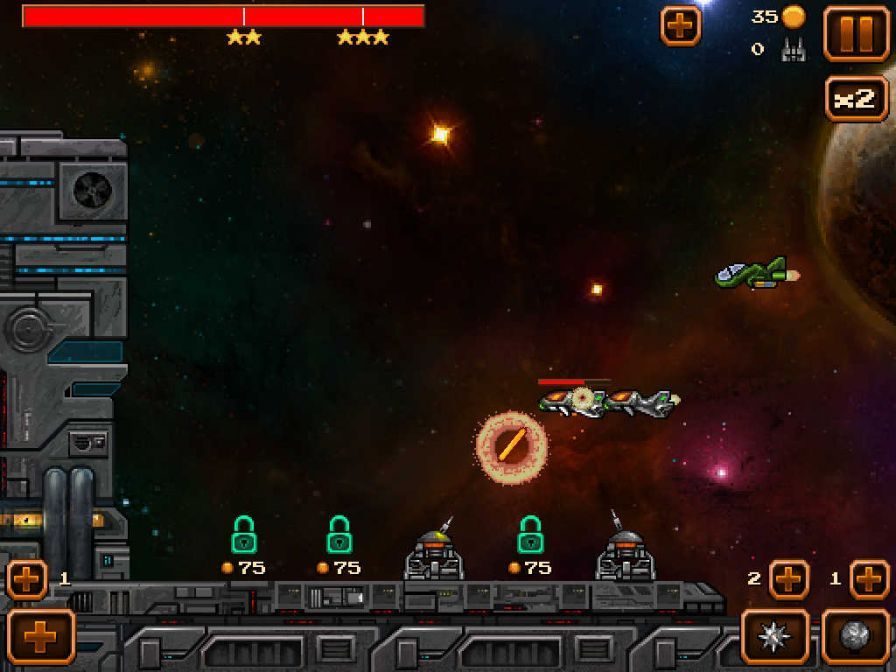
Task: Pause the game
Action: (855, 33)
